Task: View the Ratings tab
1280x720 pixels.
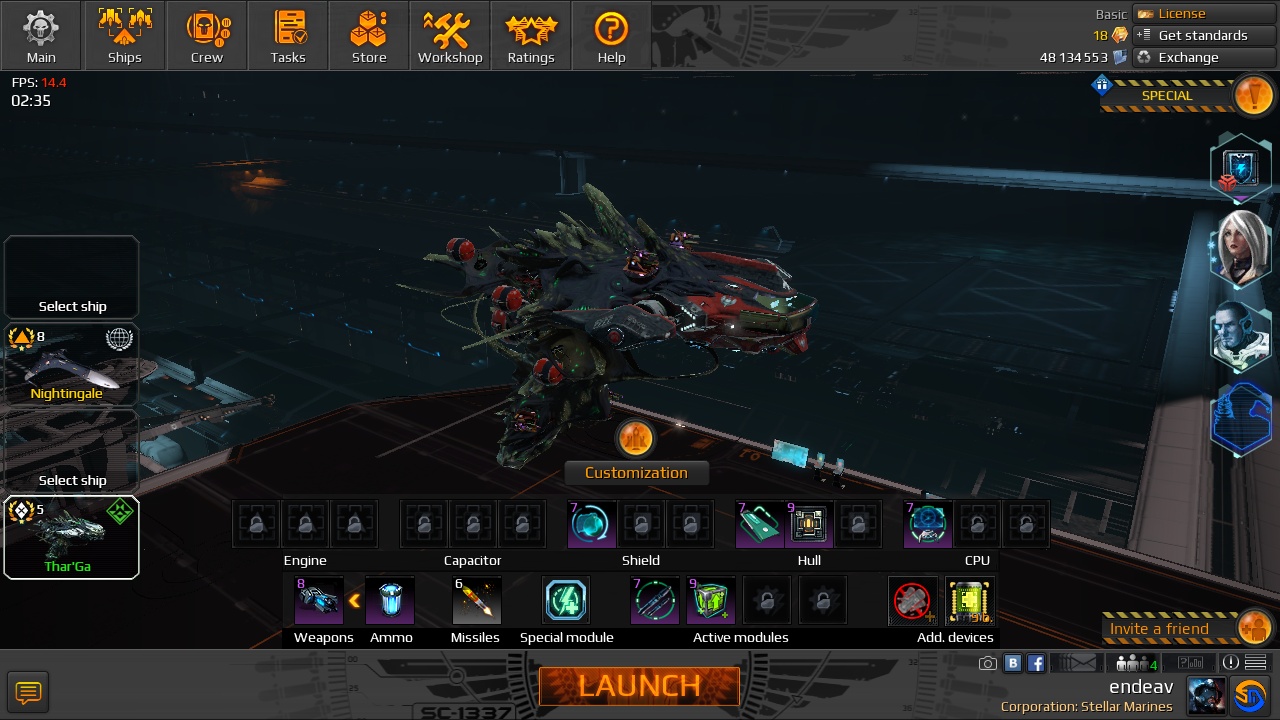Action: (x=531, y=36)
